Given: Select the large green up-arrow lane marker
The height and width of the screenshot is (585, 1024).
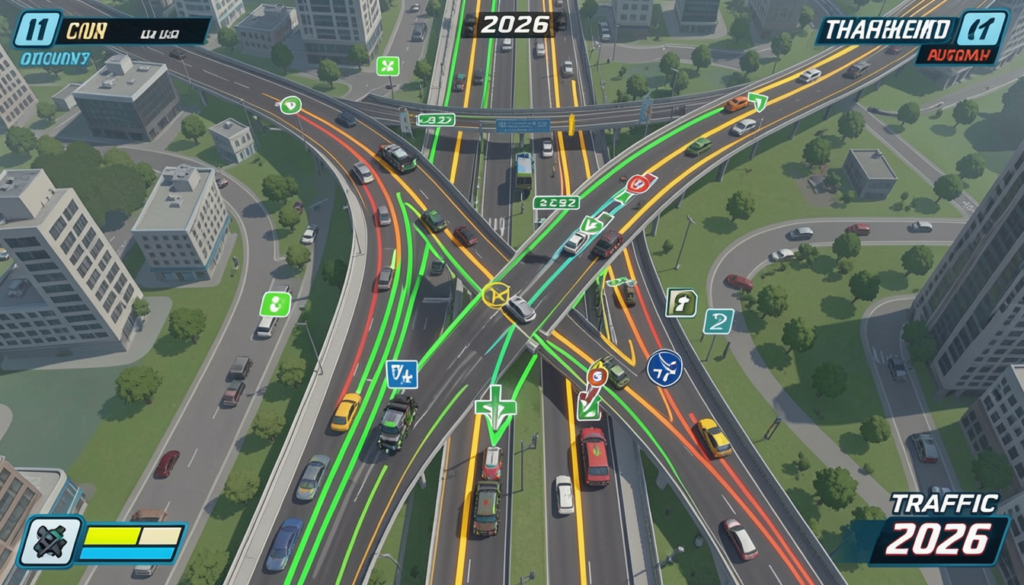Looking at the screenshot, I should [496, 409].
